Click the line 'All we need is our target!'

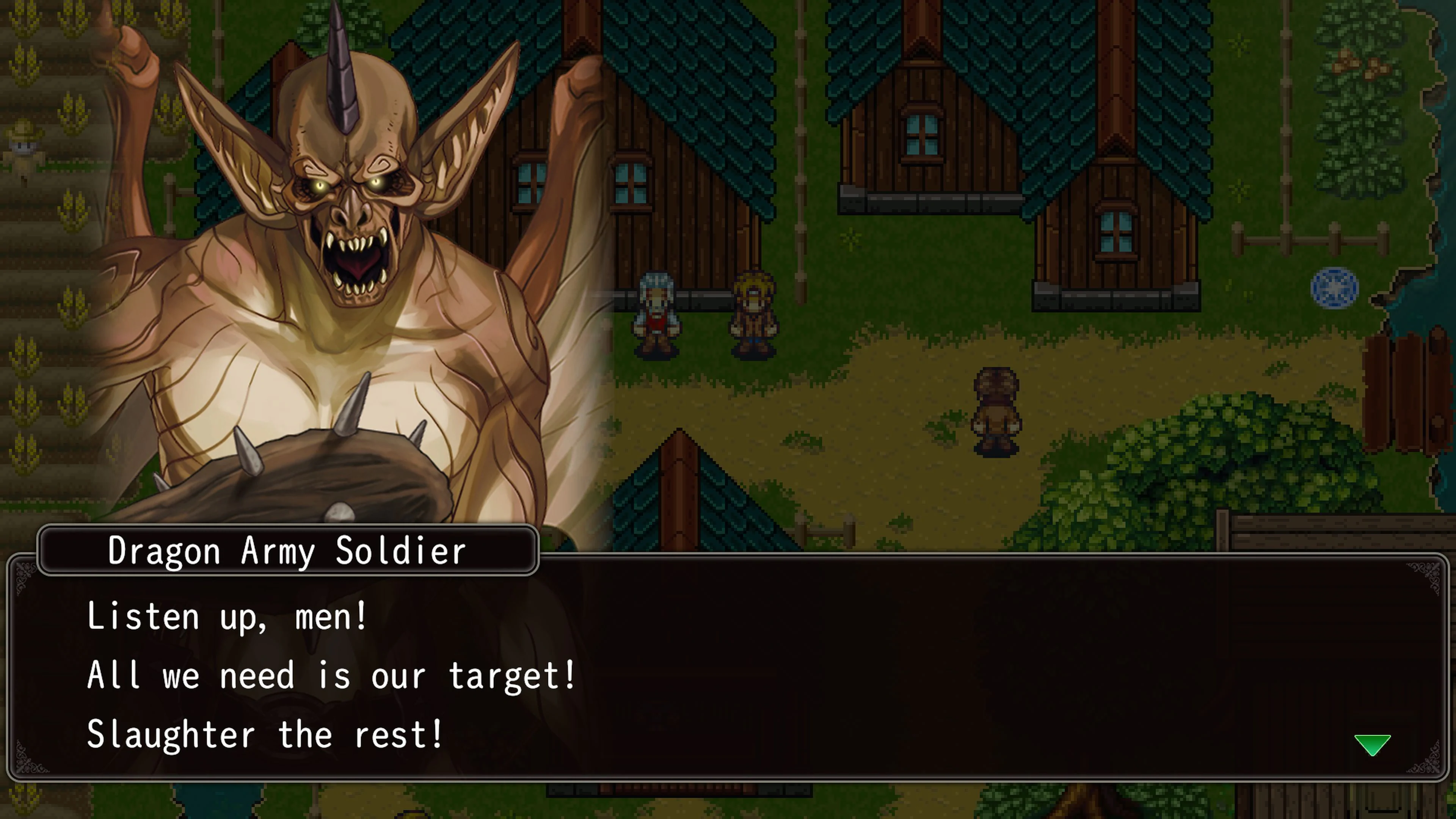(331, 676)
